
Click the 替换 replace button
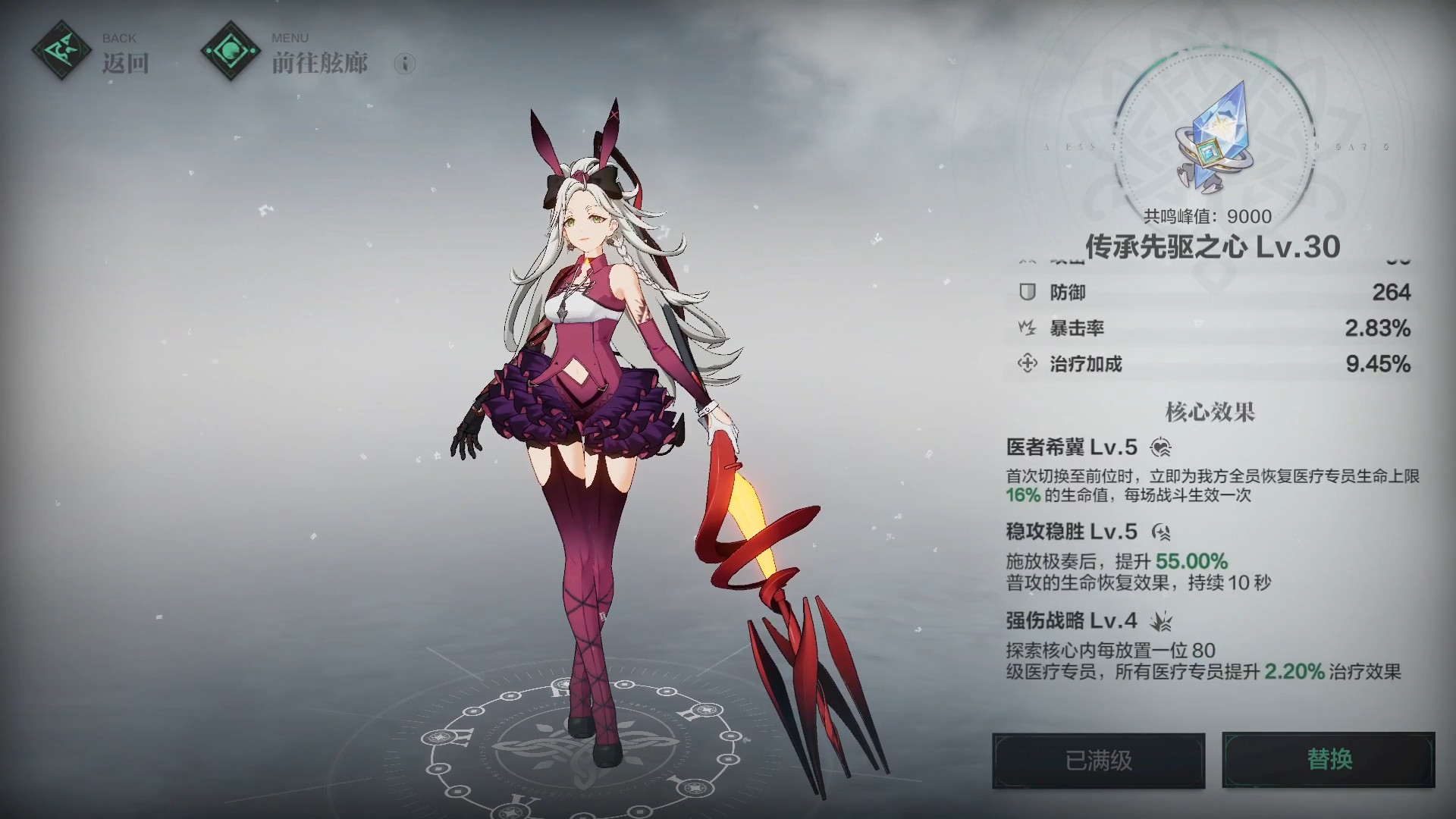pos(1329,760)
